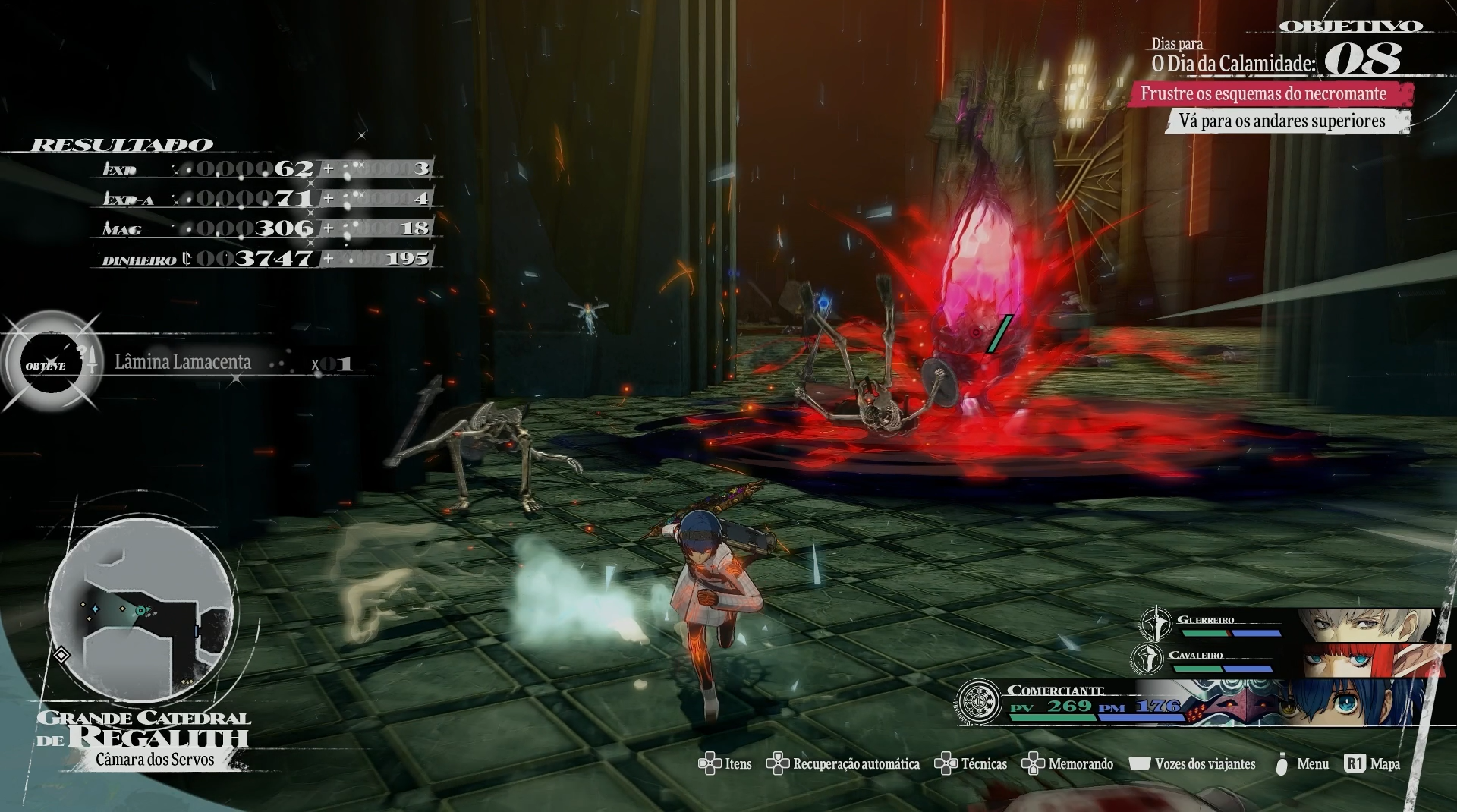Image resolution: width=1457 pixels, height=812 pixels.
Task: Open the Técnicas shortcut
Action: point(983,764)
